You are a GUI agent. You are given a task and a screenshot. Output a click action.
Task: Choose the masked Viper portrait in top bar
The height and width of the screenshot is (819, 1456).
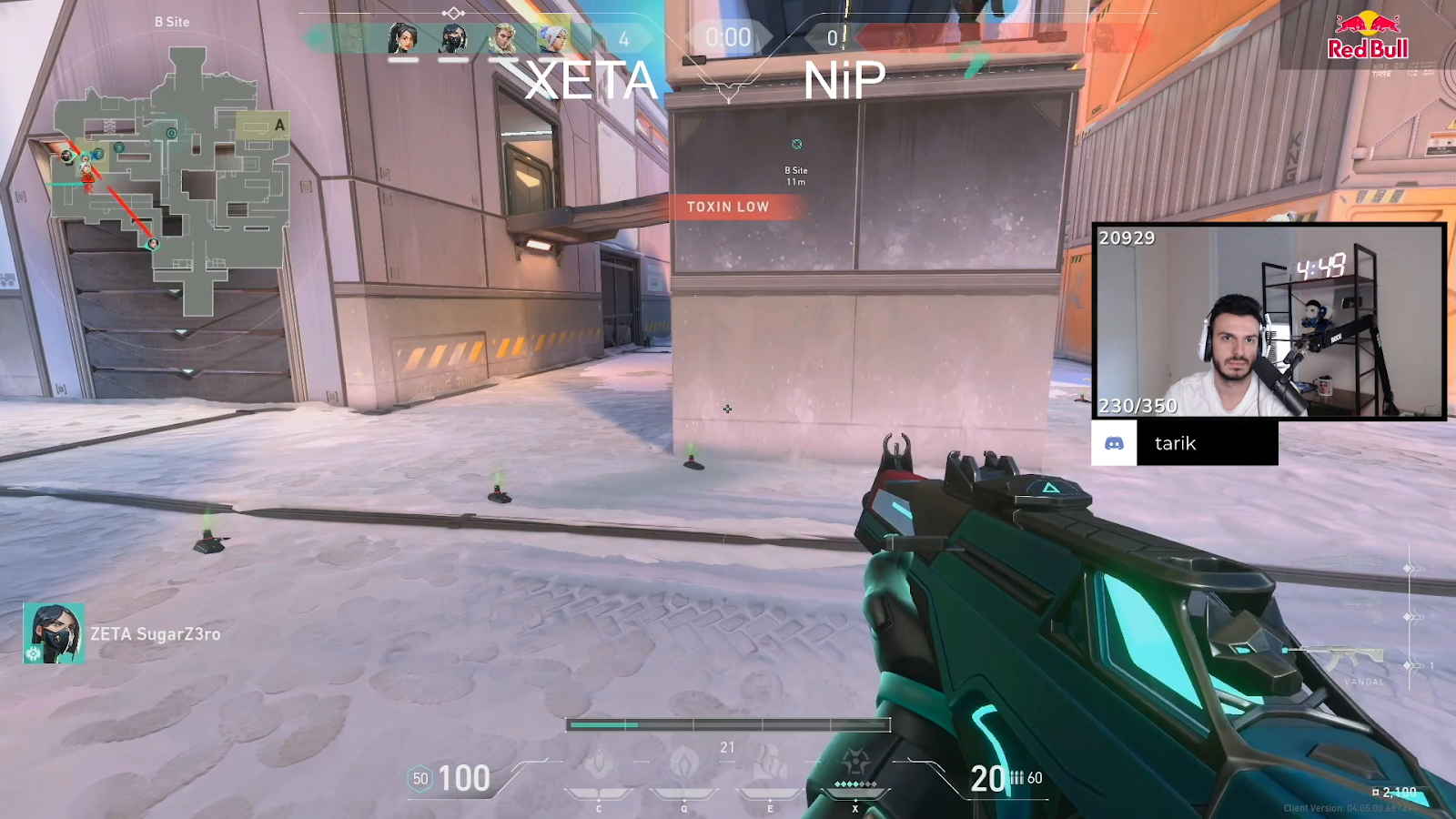click(453, 38)
